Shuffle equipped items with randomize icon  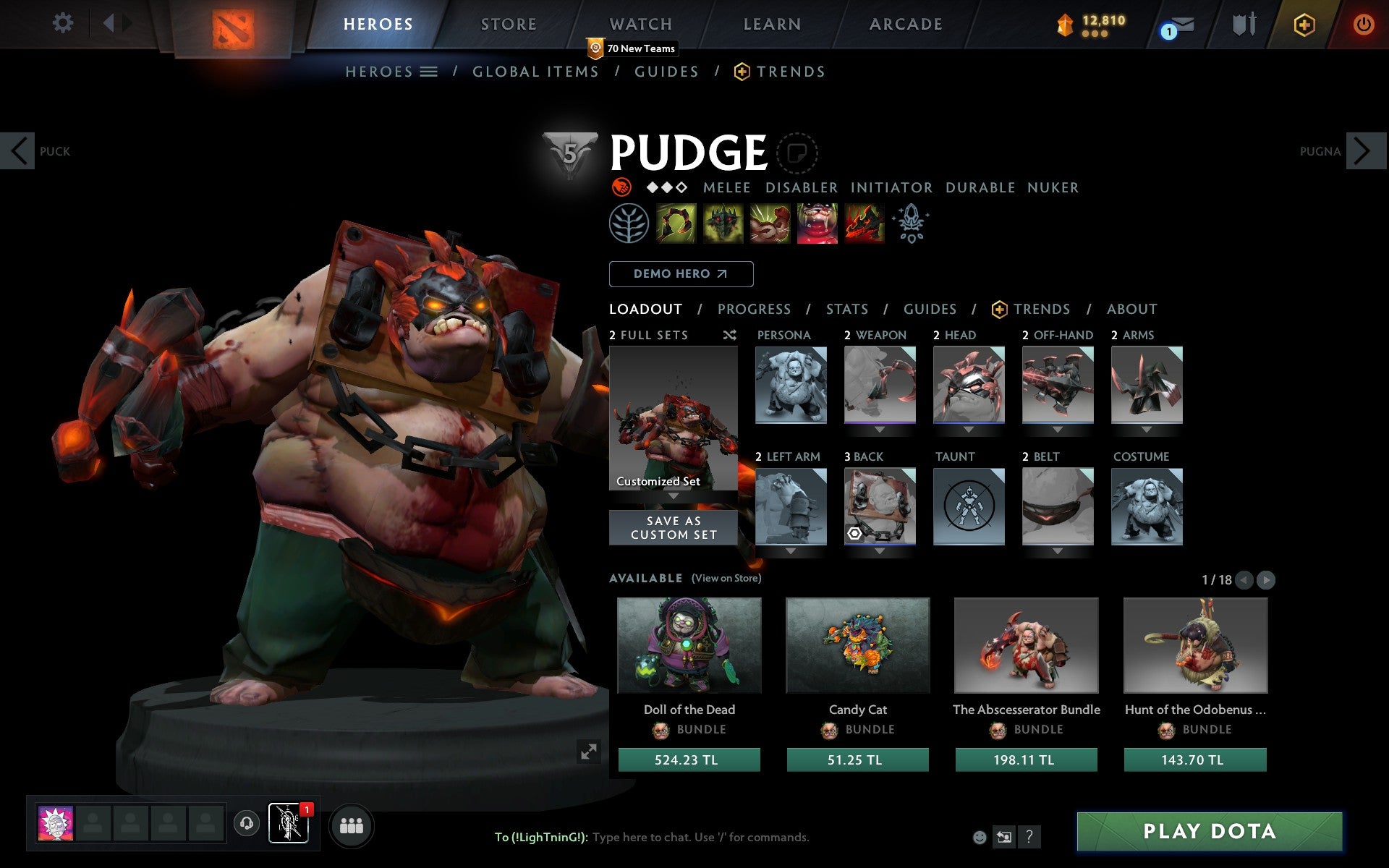point(729,335)
